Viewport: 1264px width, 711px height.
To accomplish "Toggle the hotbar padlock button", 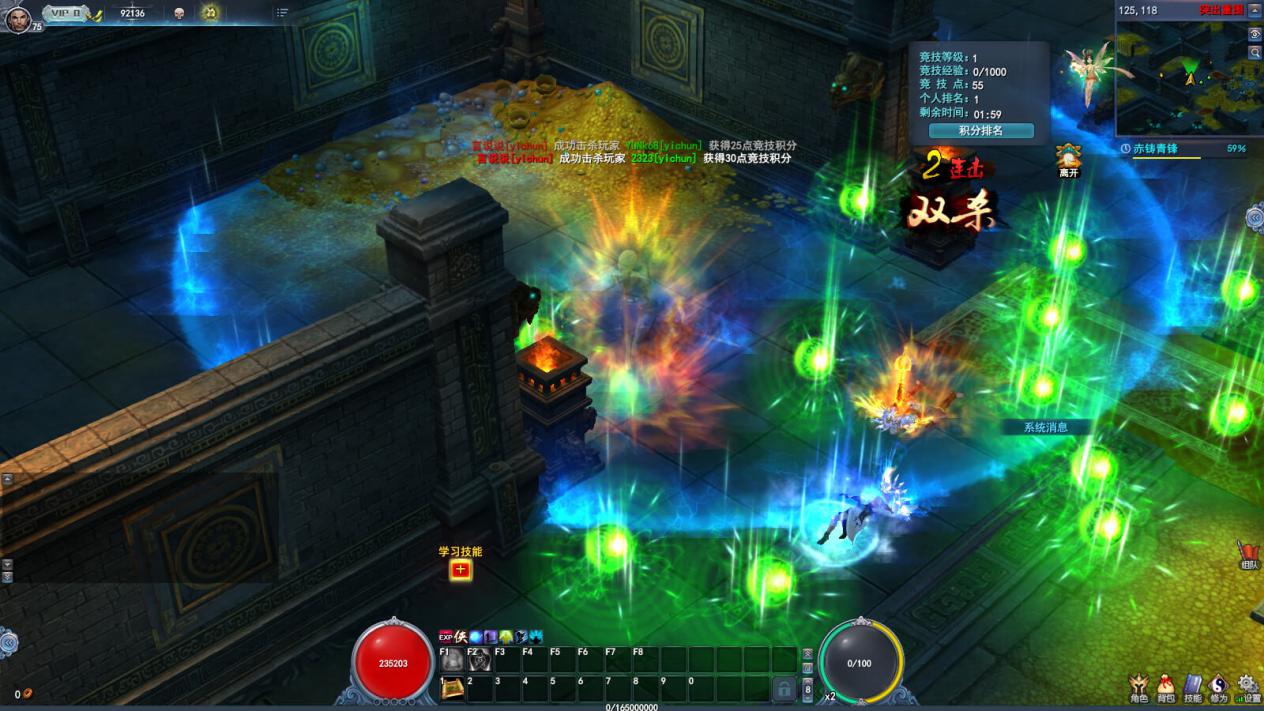I will click(785, 688).
